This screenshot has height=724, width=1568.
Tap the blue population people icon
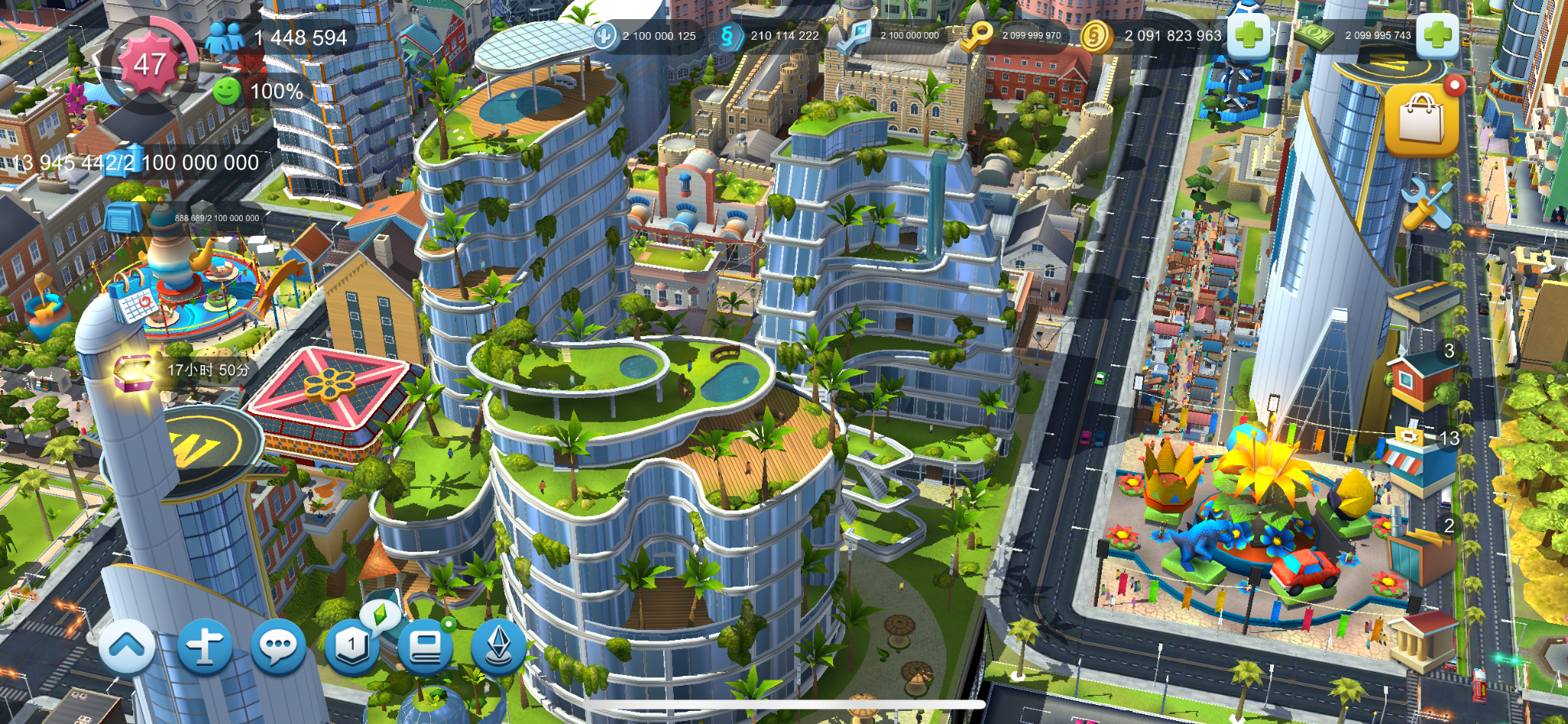pos(226,37)
